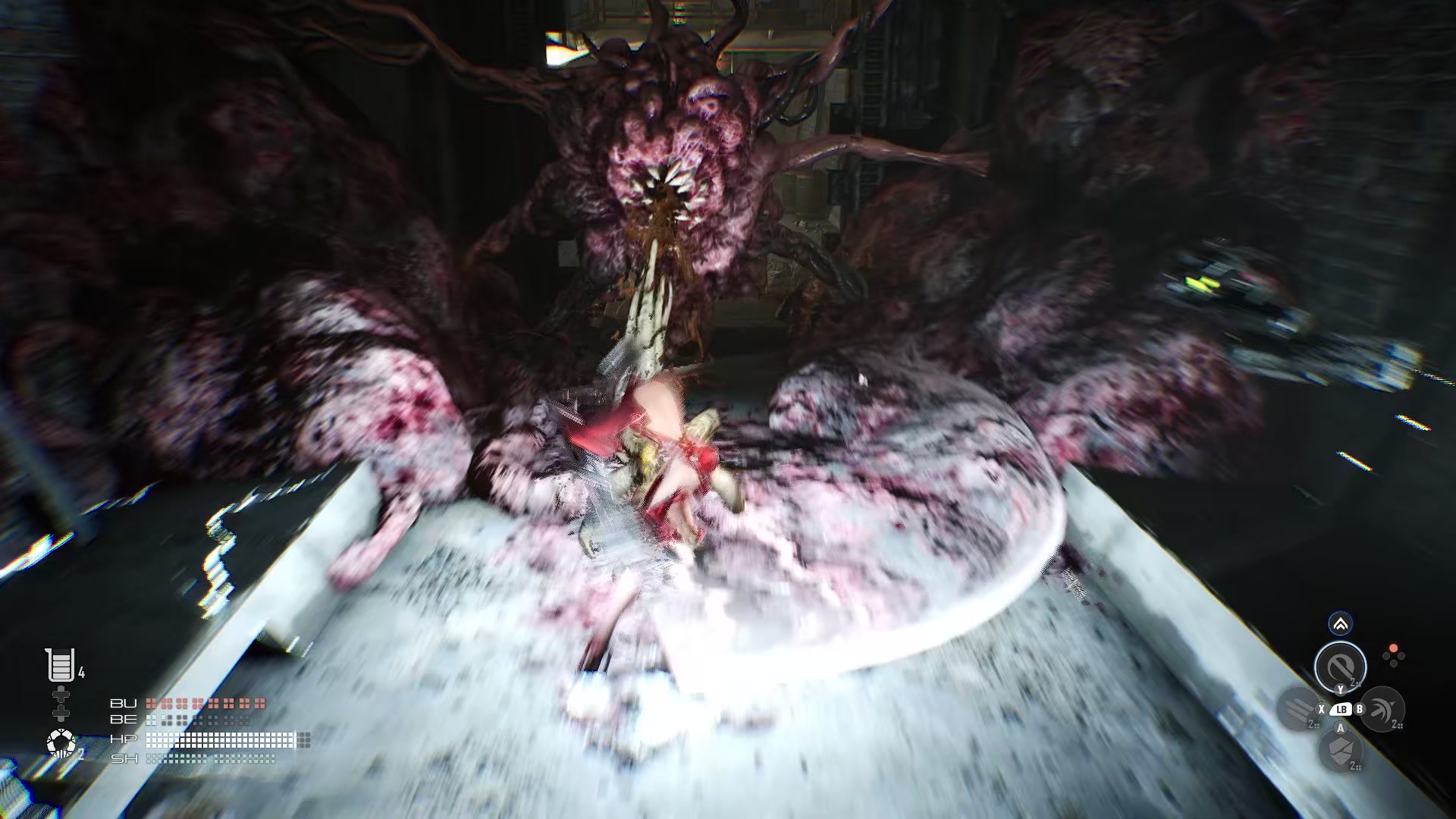The height and width of the screenshot is (819, 1456).
Task: Click the upper plus-shaped upgrade icon
Action: pos(61,693)
